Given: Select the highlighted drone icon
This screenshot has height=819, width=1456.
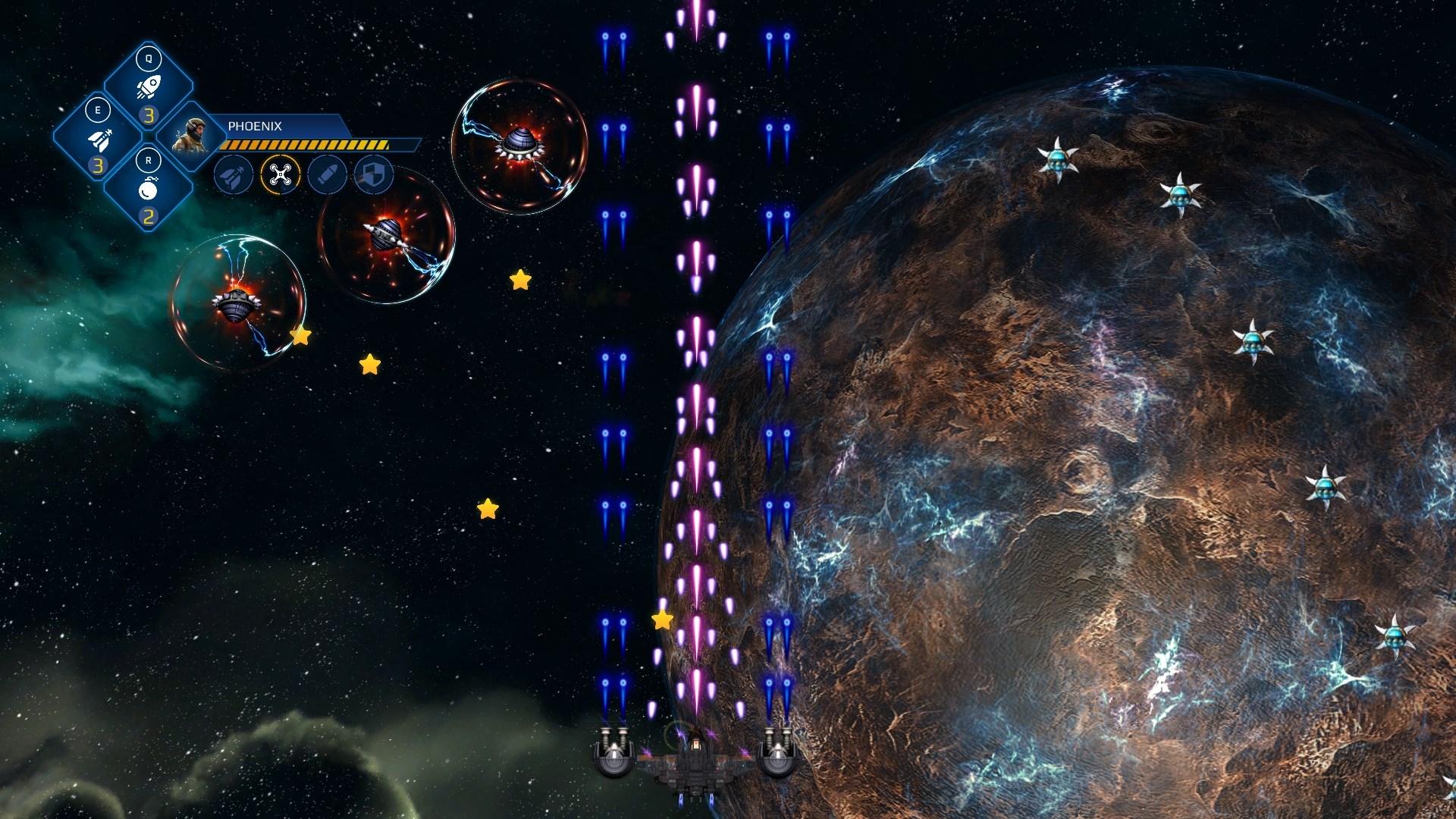Looking at the screenshot, I should [x=281, y=176].
